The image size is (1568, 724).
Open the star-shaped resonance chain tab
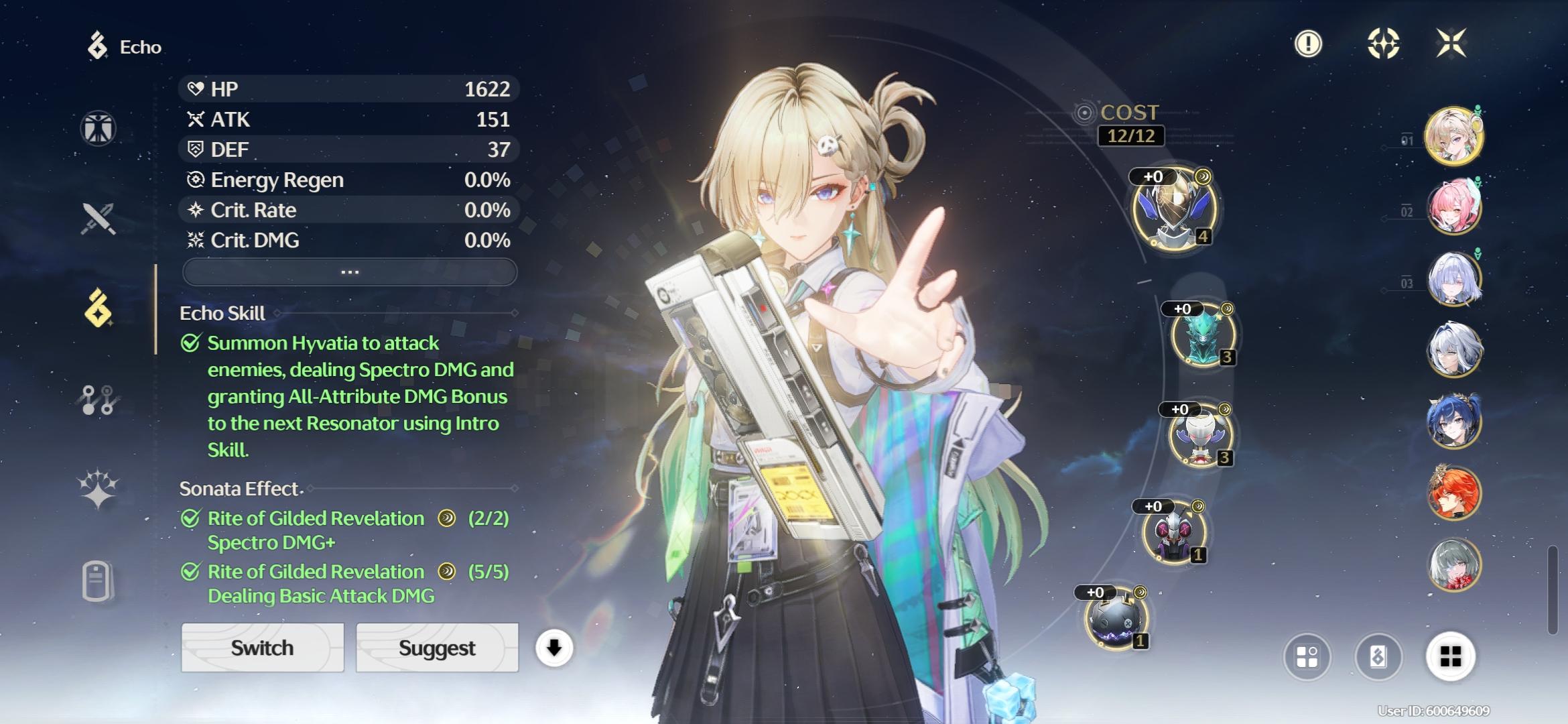[99, 488]
